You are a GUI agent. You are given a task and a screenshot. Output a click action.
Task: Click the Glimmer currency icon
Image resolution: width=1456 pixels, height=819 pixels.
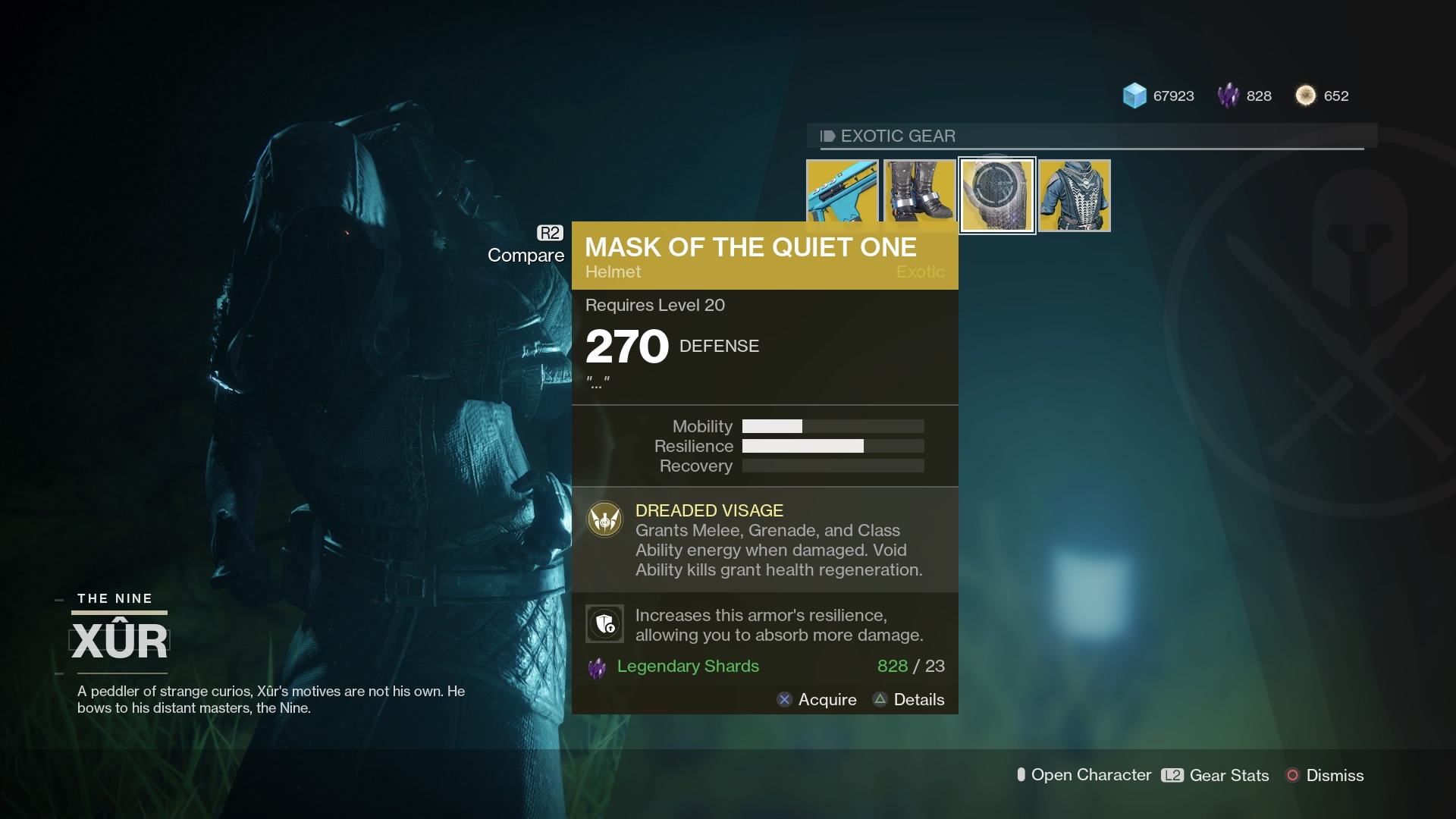(x=1133, y=96)
